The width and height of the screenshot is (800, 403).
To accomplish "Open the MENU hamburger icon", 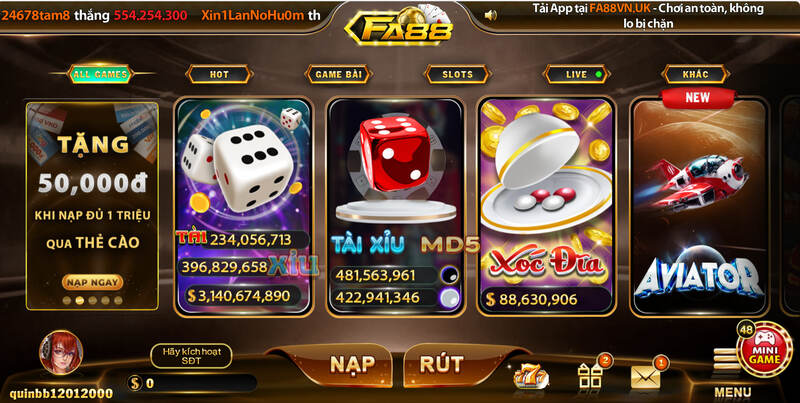I will point(727,362).
